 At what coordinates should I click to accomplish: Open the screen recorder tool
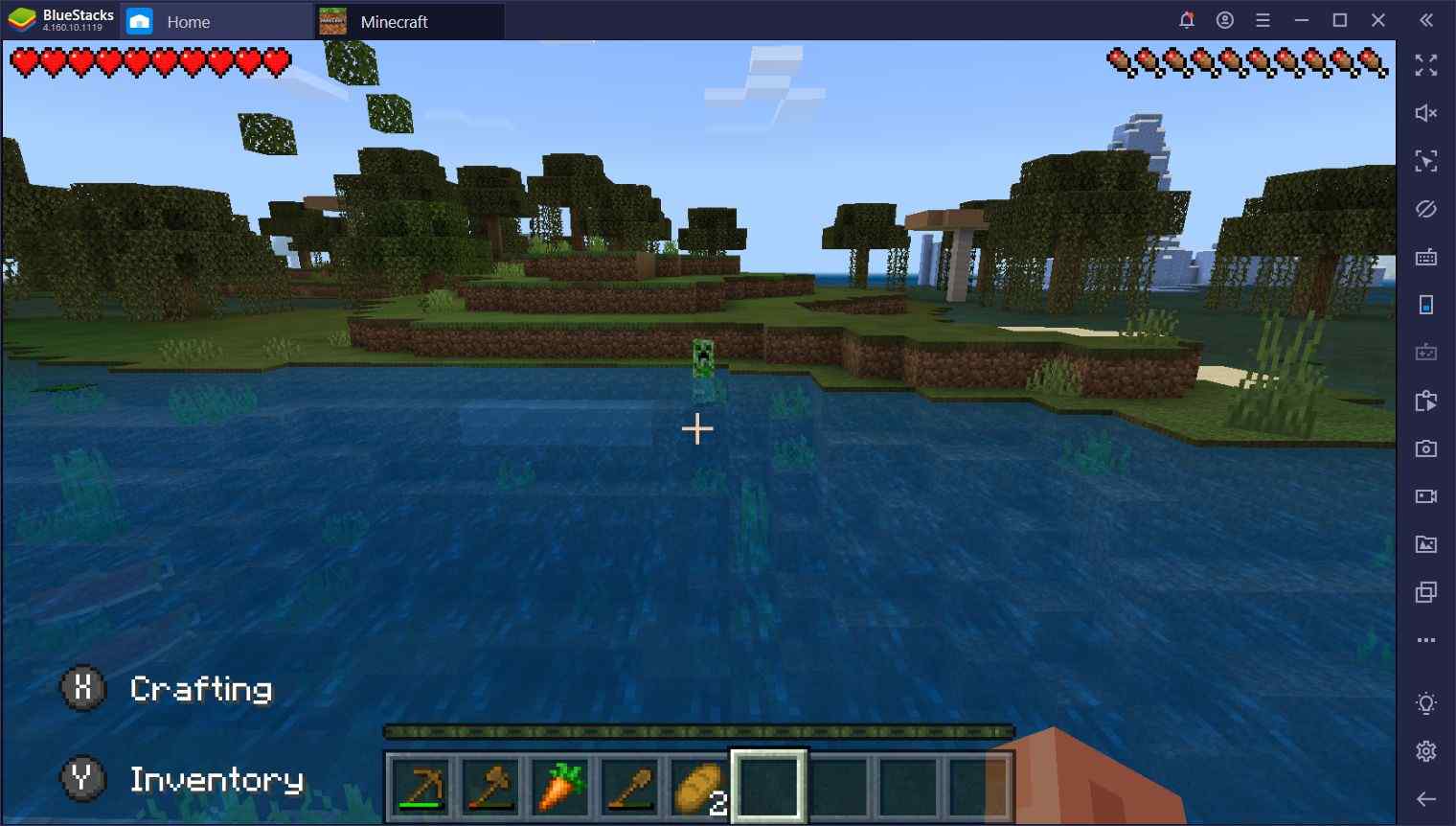pyautogui.click(x=1426, y=496)
